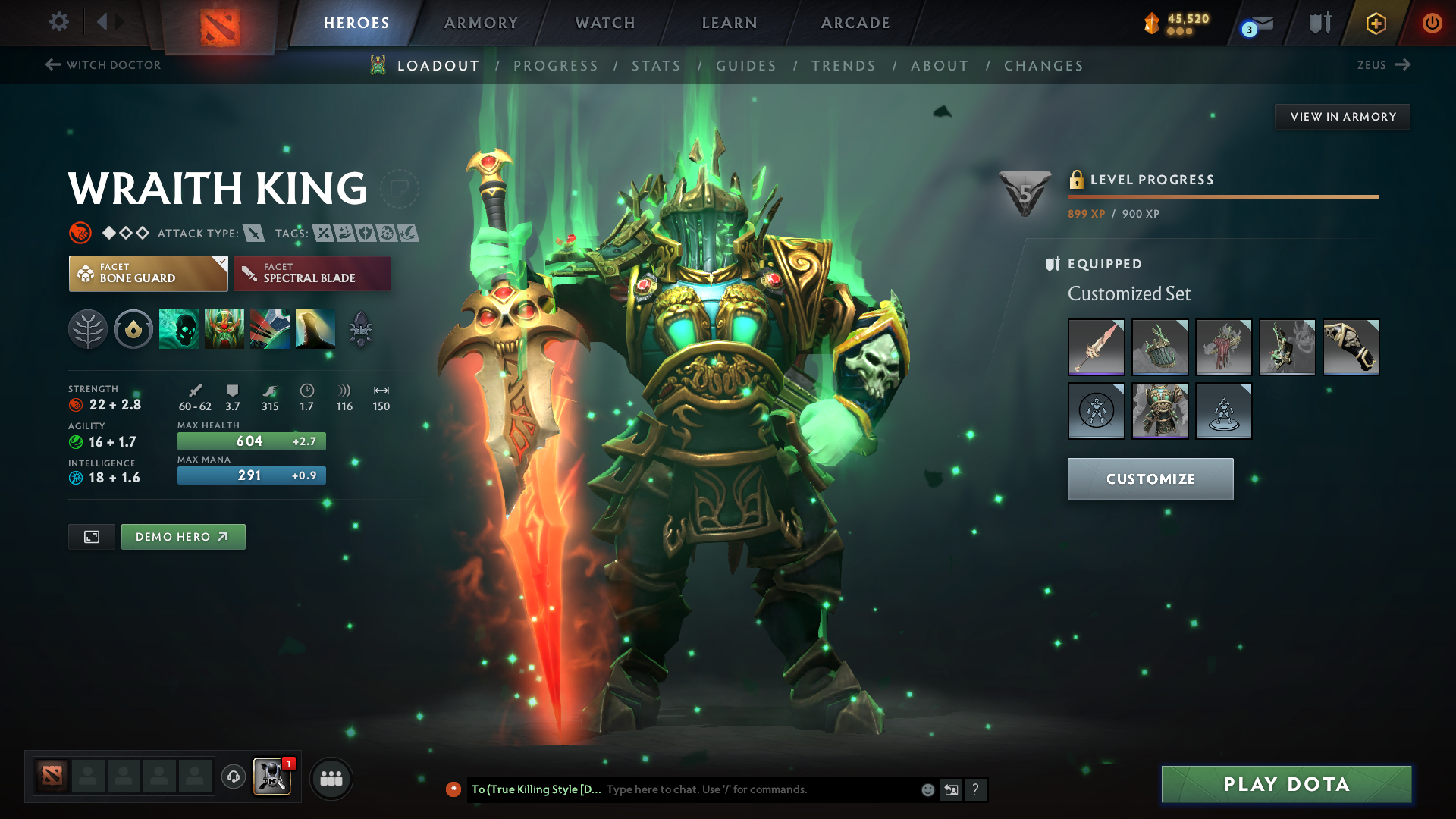Open the melee attack type icon
The width and height of the screenshot is (1456, 819).
click(x=253, y=234)
